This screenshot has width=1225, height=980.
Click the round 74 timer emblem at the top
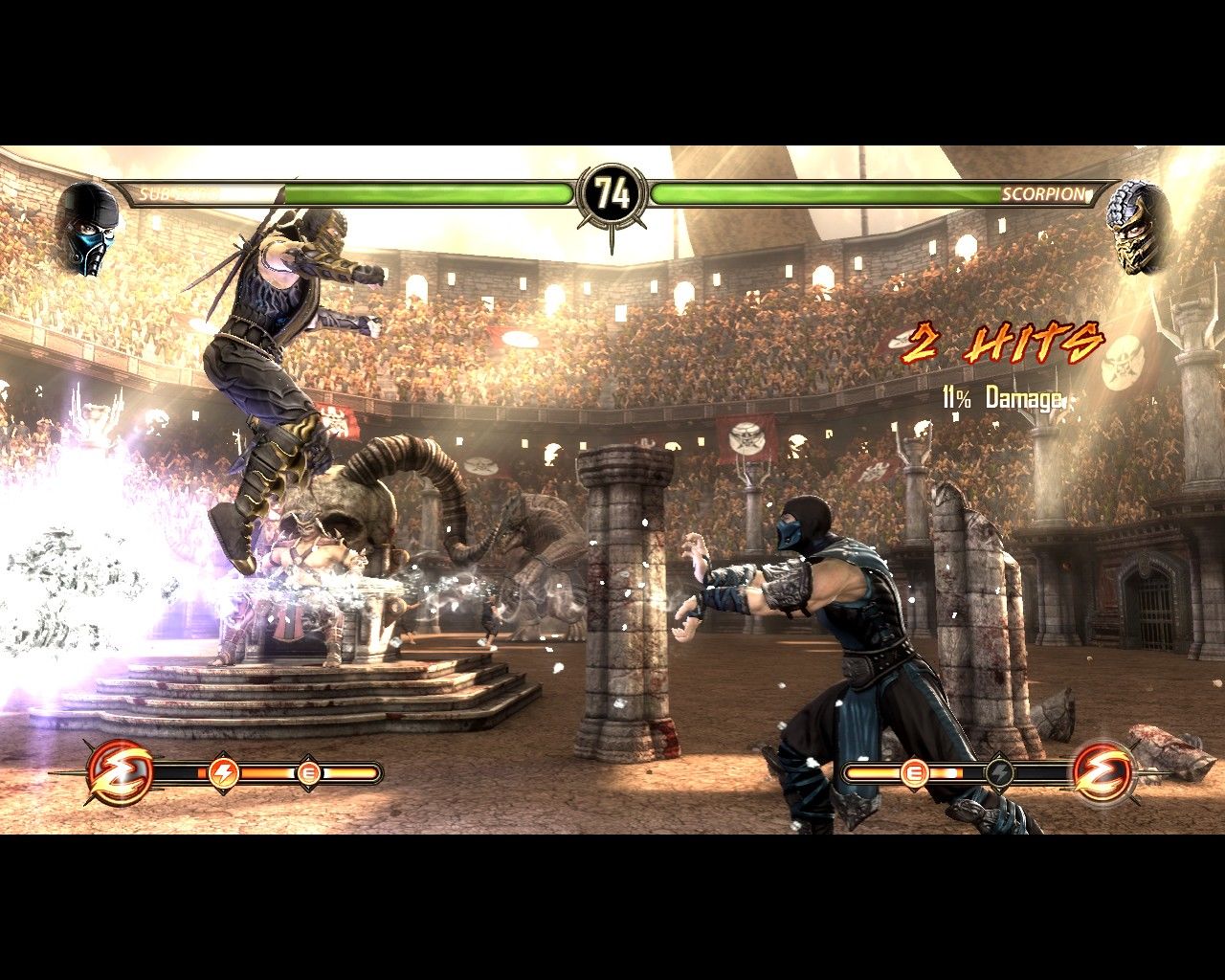click(612, 190)
